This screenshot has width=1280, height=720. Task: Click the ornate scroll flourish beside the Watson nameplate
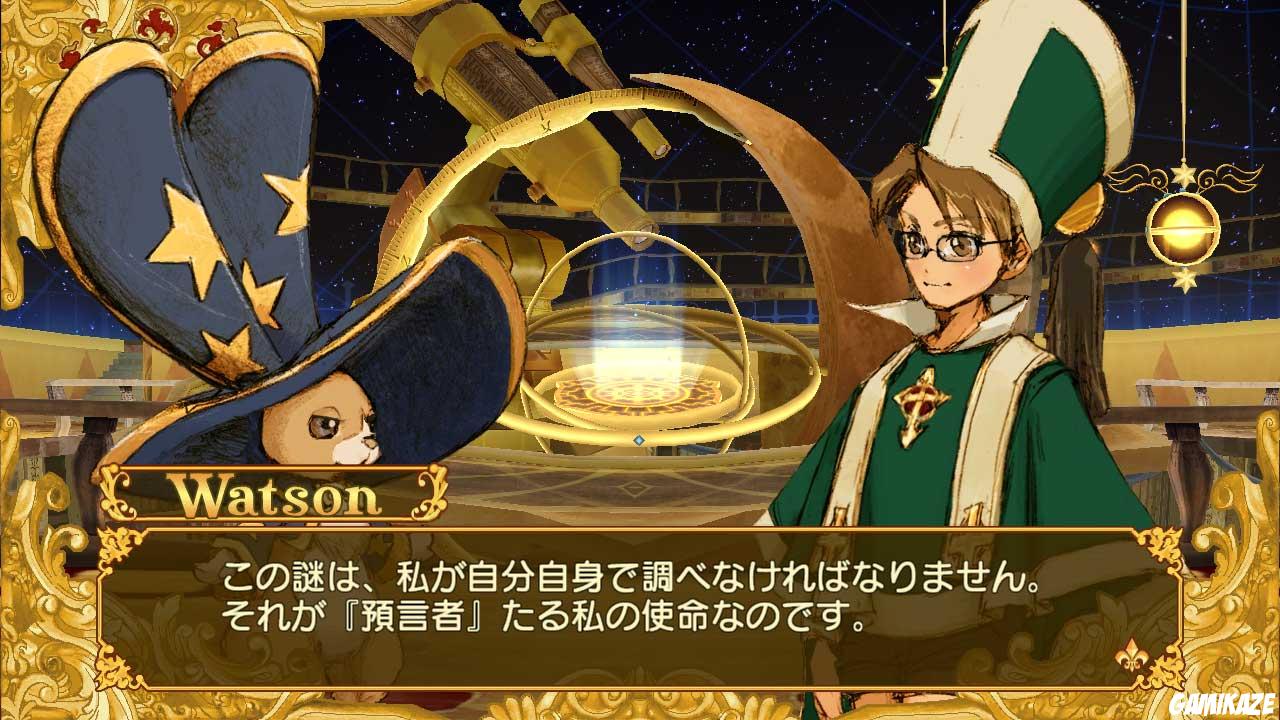[x=430, y=495]
